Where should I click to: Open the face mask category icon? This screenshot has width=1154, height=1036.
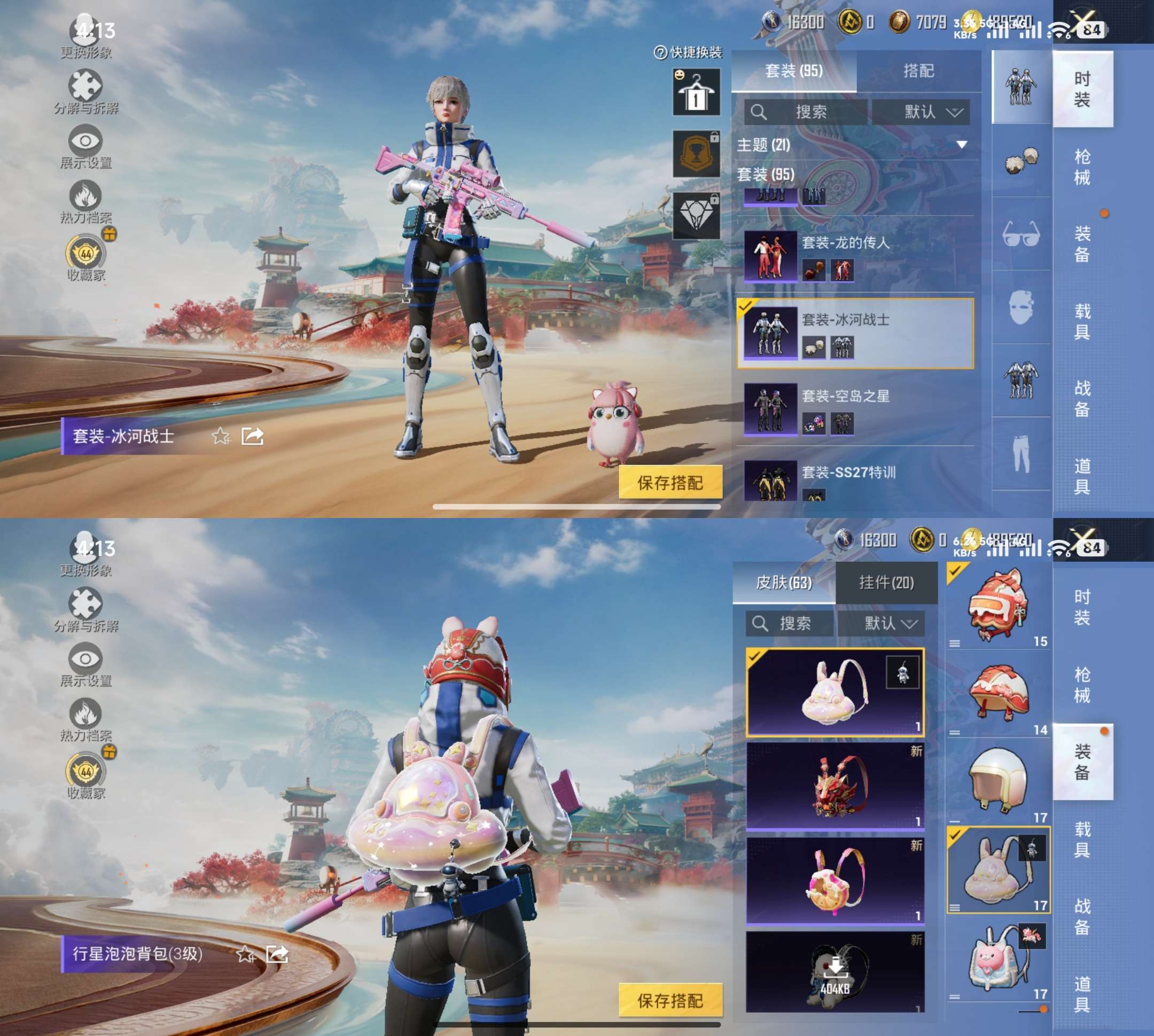[x=1020, y=308]
